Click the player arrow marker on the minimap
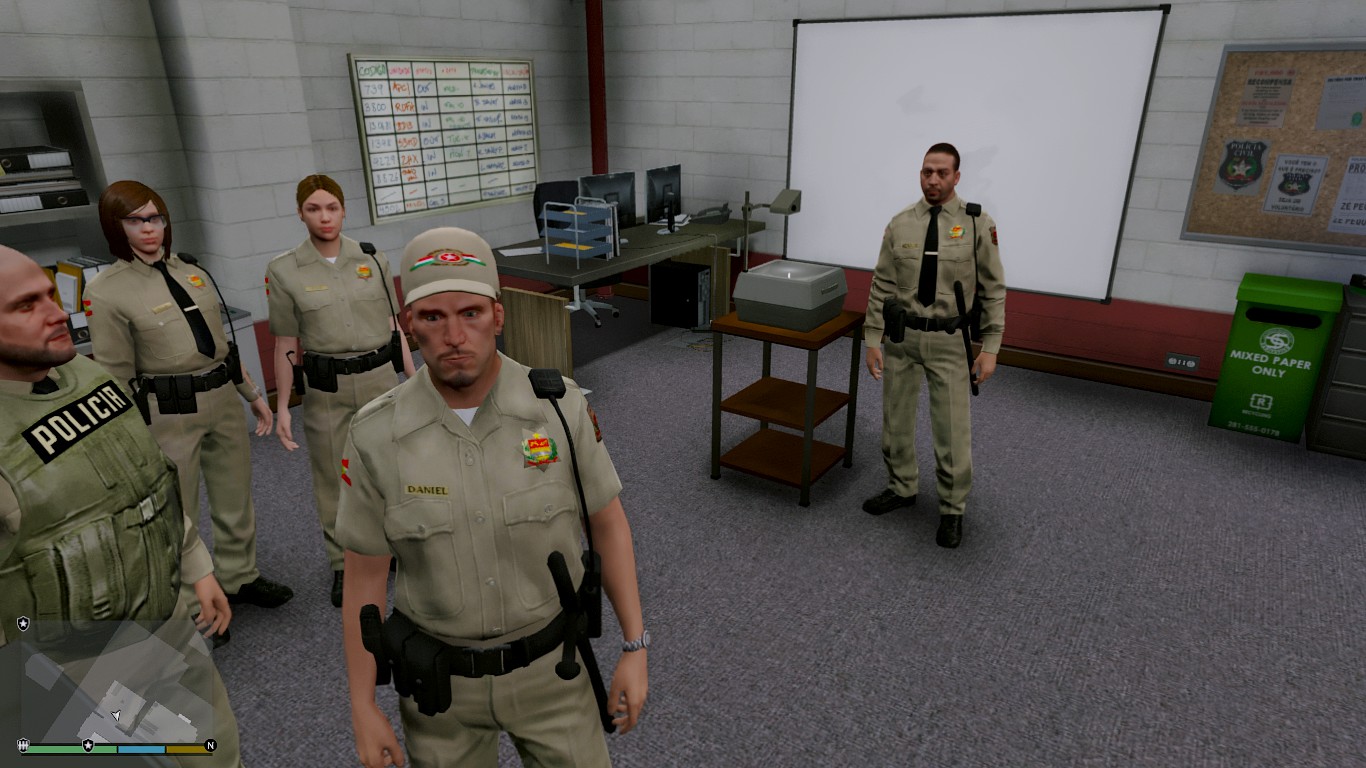 pyautogui.click(x=115, y=714)
